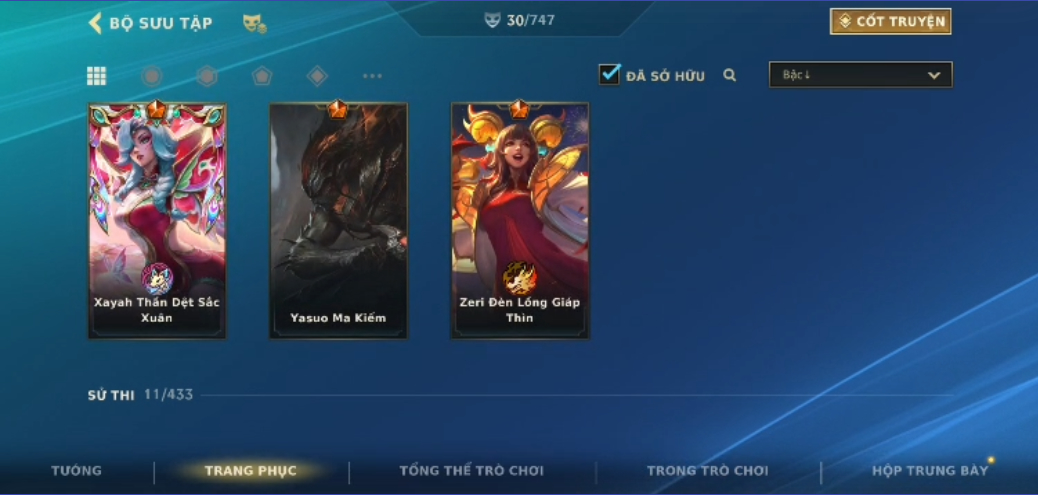Image resolution: width=1038 pixels, height=495 pixels.
Task: Select the Yasuo Ma Kiếm skin card
Action: click(338, 221)
